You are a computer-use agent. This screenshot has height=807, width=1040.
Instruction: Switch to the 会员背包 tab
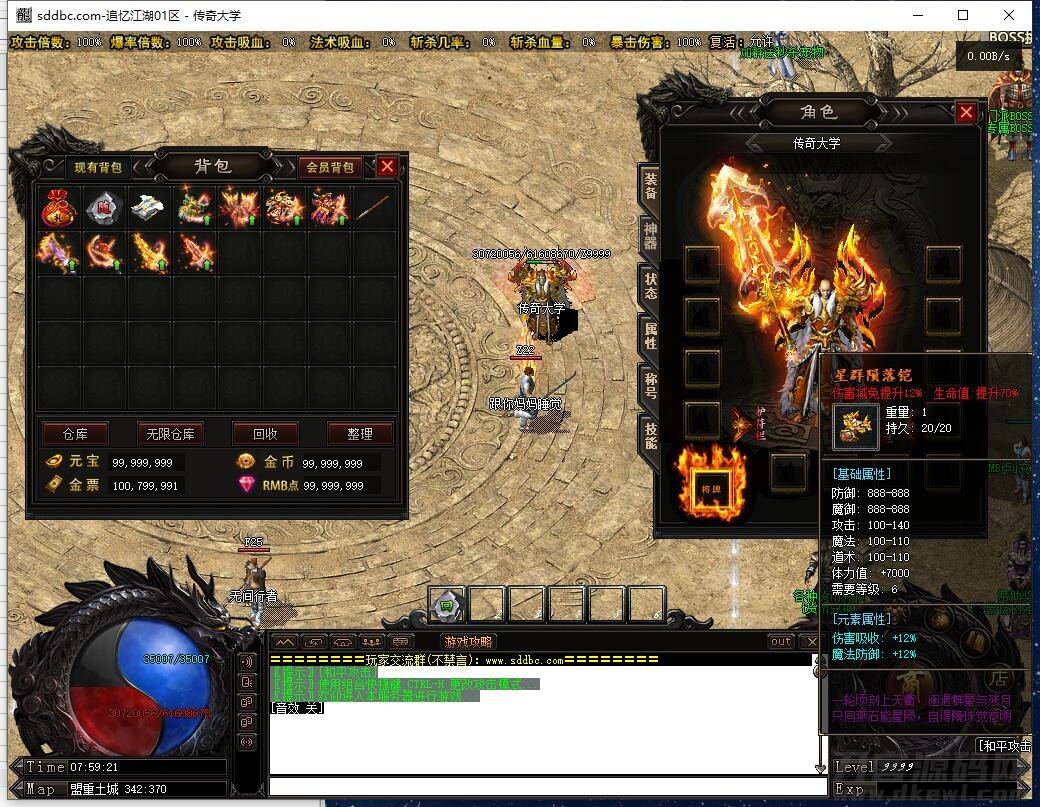click(x=330, y=167)
